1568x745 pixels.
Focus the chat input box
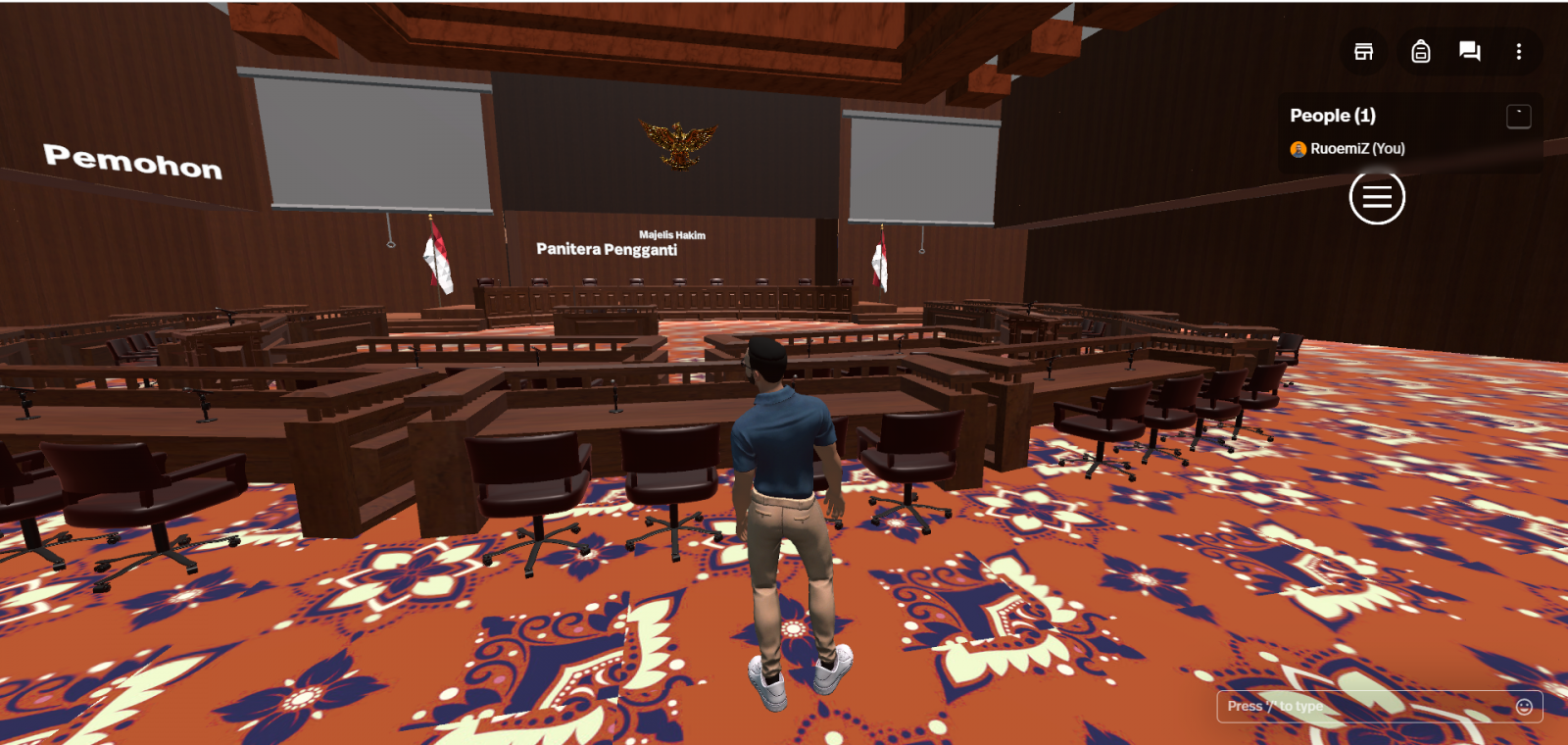1362,706
